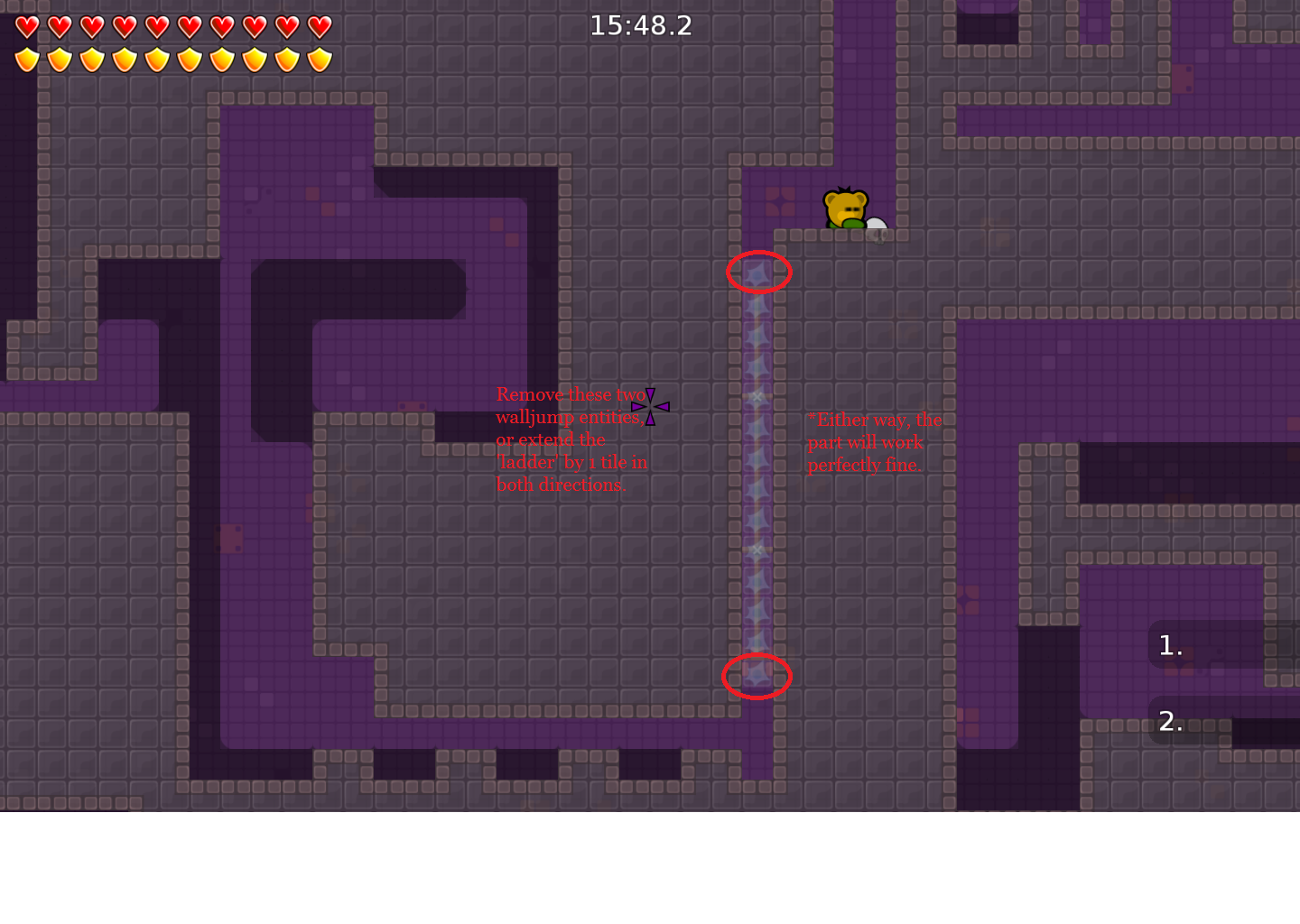Expand list item labeled 2.
Image resolution: width=1300 pixels, height=924 pixels.
[1168, 722]
